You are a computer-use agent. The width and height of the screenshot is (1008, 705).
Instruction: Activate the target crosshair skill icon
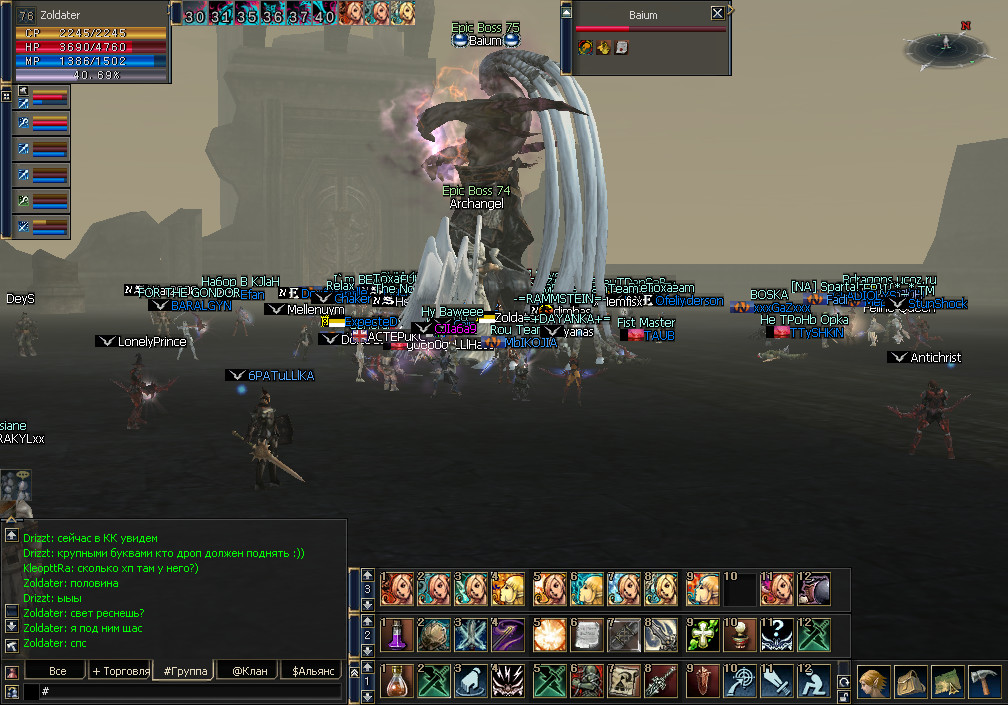(739, 682)
